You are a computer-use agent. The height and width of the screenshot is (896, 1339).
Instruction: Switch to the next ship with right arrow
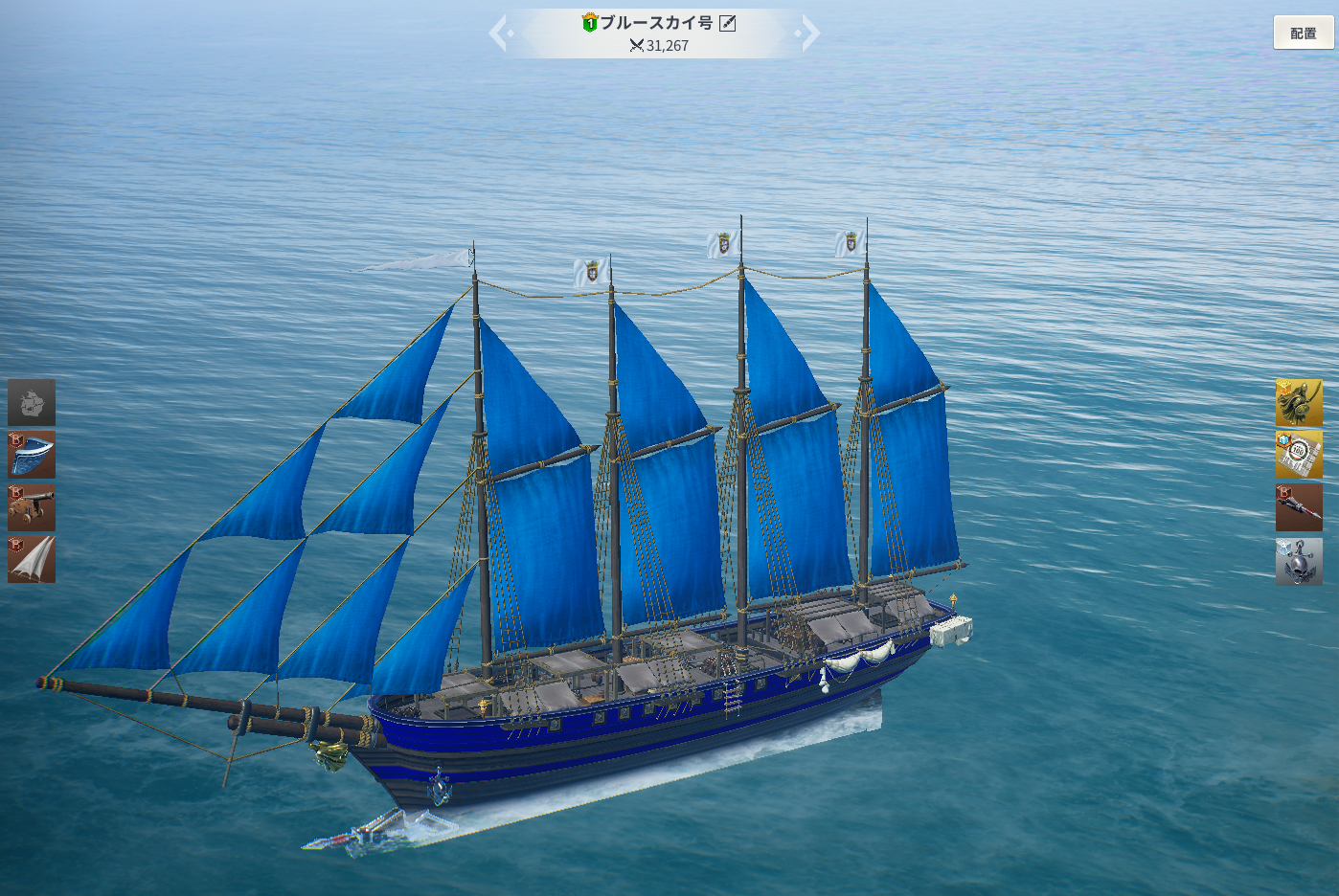[x=809, y=34]
